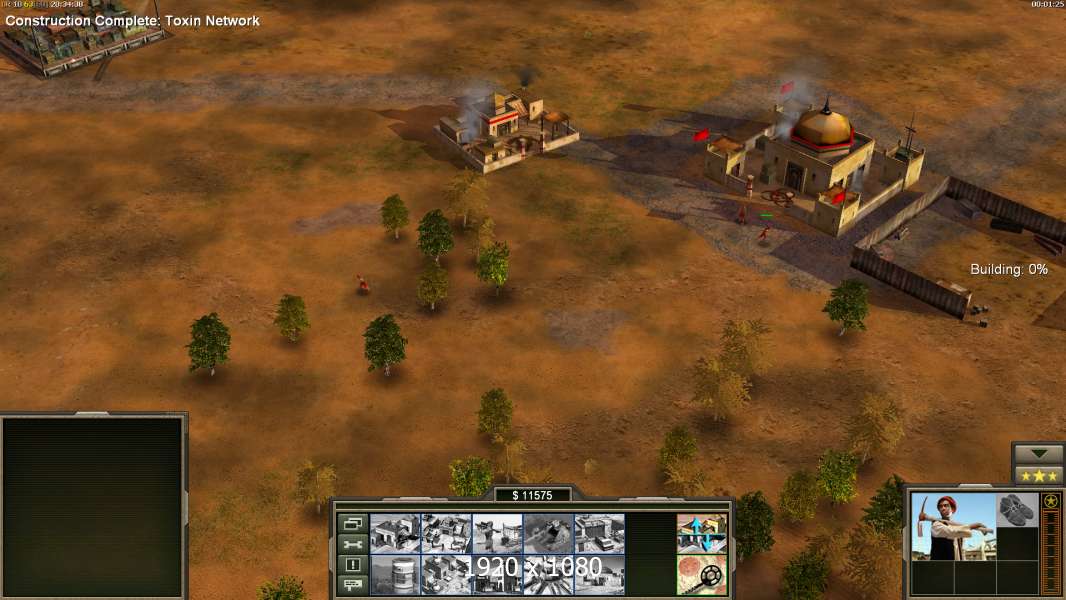
Task: Click the exclamation mark button
Action: 352,564
